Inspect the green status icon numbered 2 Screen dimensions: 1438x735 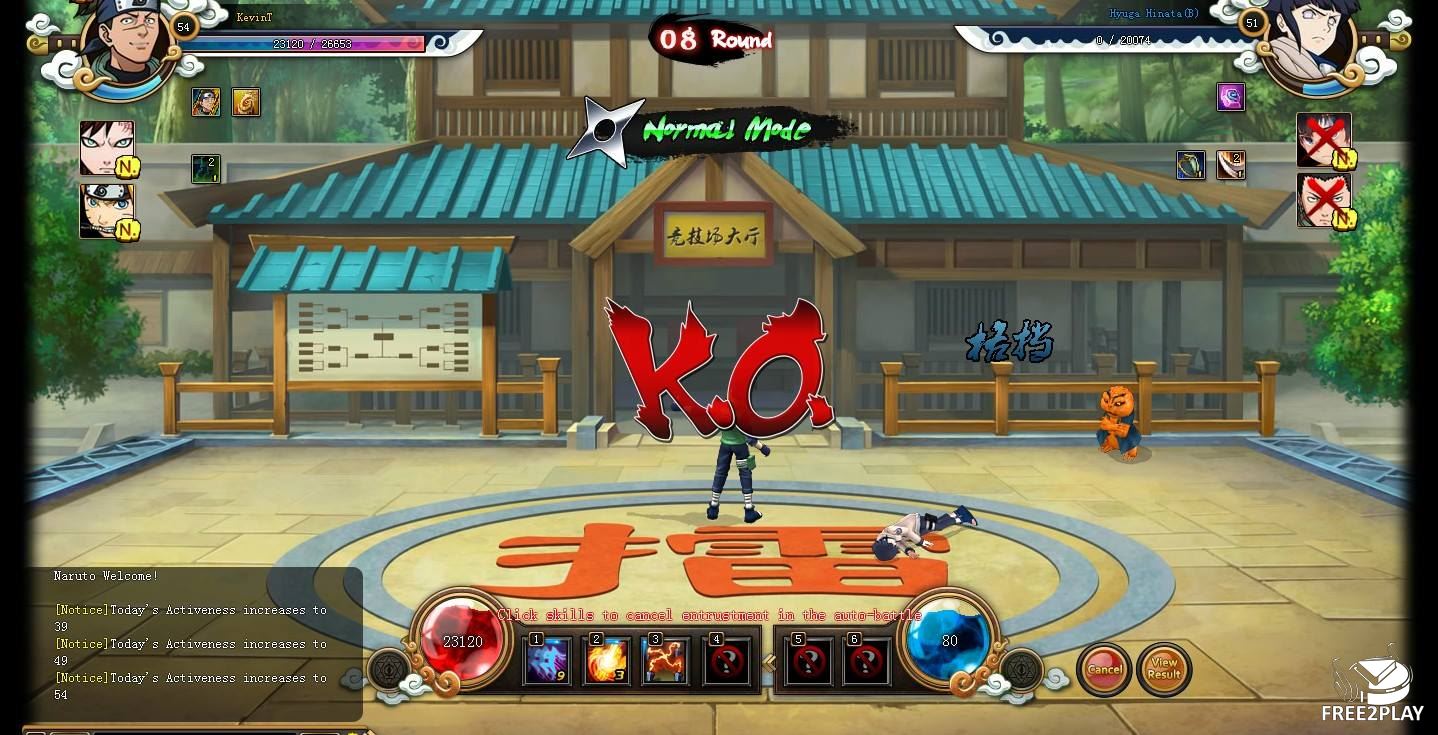pyautogui.click(x=206, y=168)
